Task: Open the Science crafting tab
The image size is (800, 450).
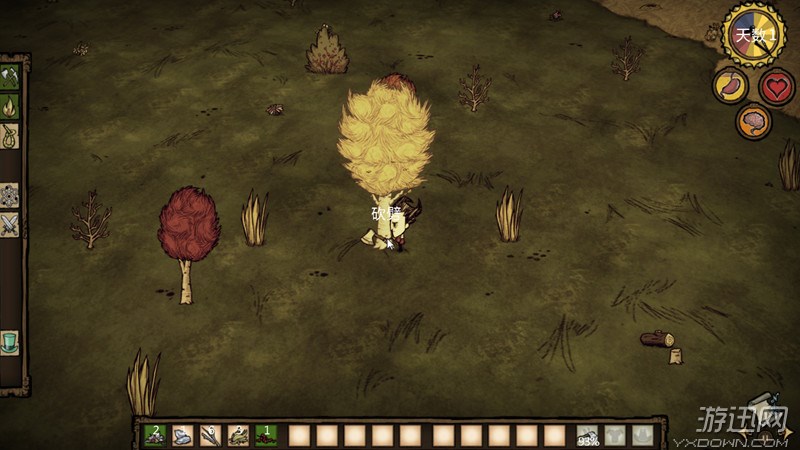Action: [x=10, y=195]
